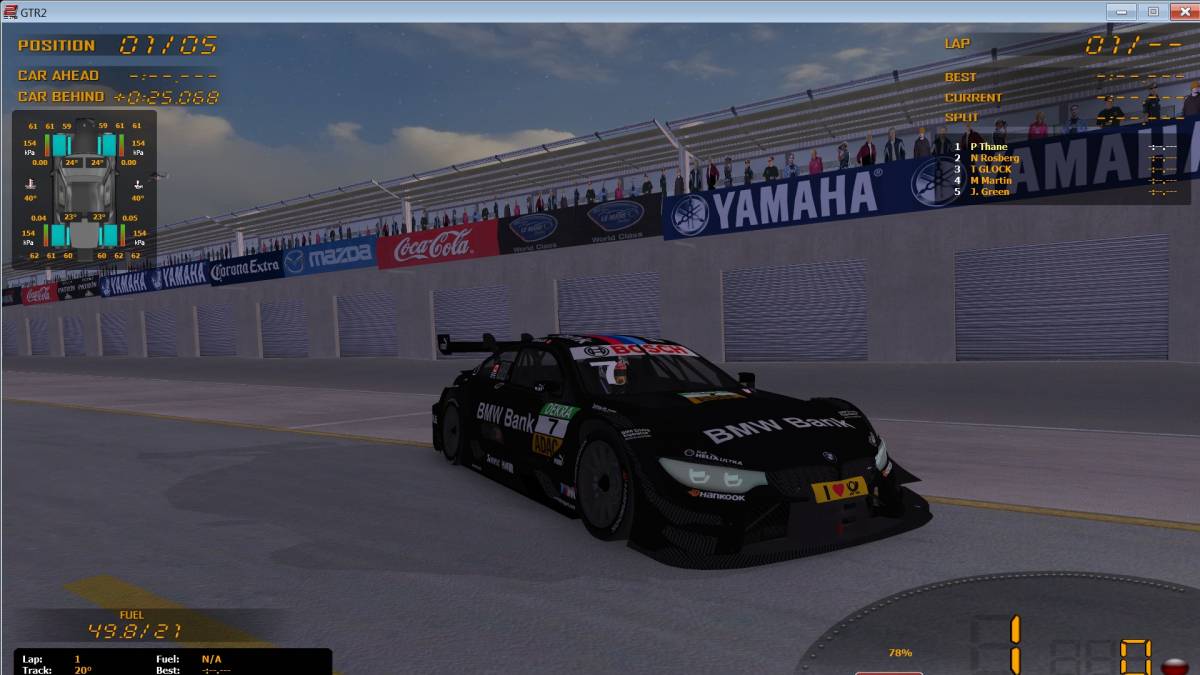Screen dimensions: 1200x675
Task: Click the tire temperature car diagram
Action: coord(84,190)
